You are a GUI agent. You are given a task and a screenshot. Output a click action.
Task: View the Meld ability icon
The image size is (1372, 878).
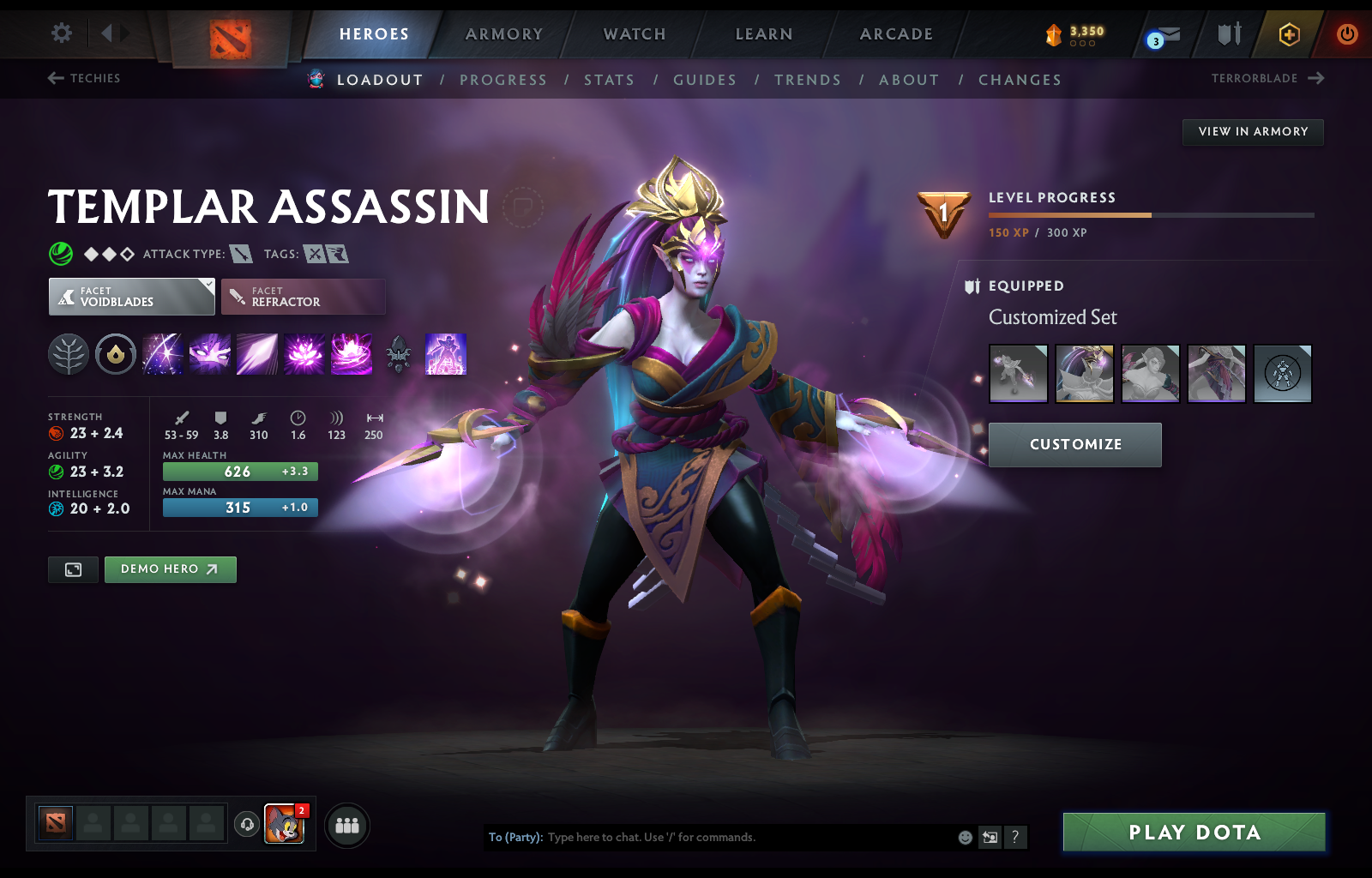point(210,354)
